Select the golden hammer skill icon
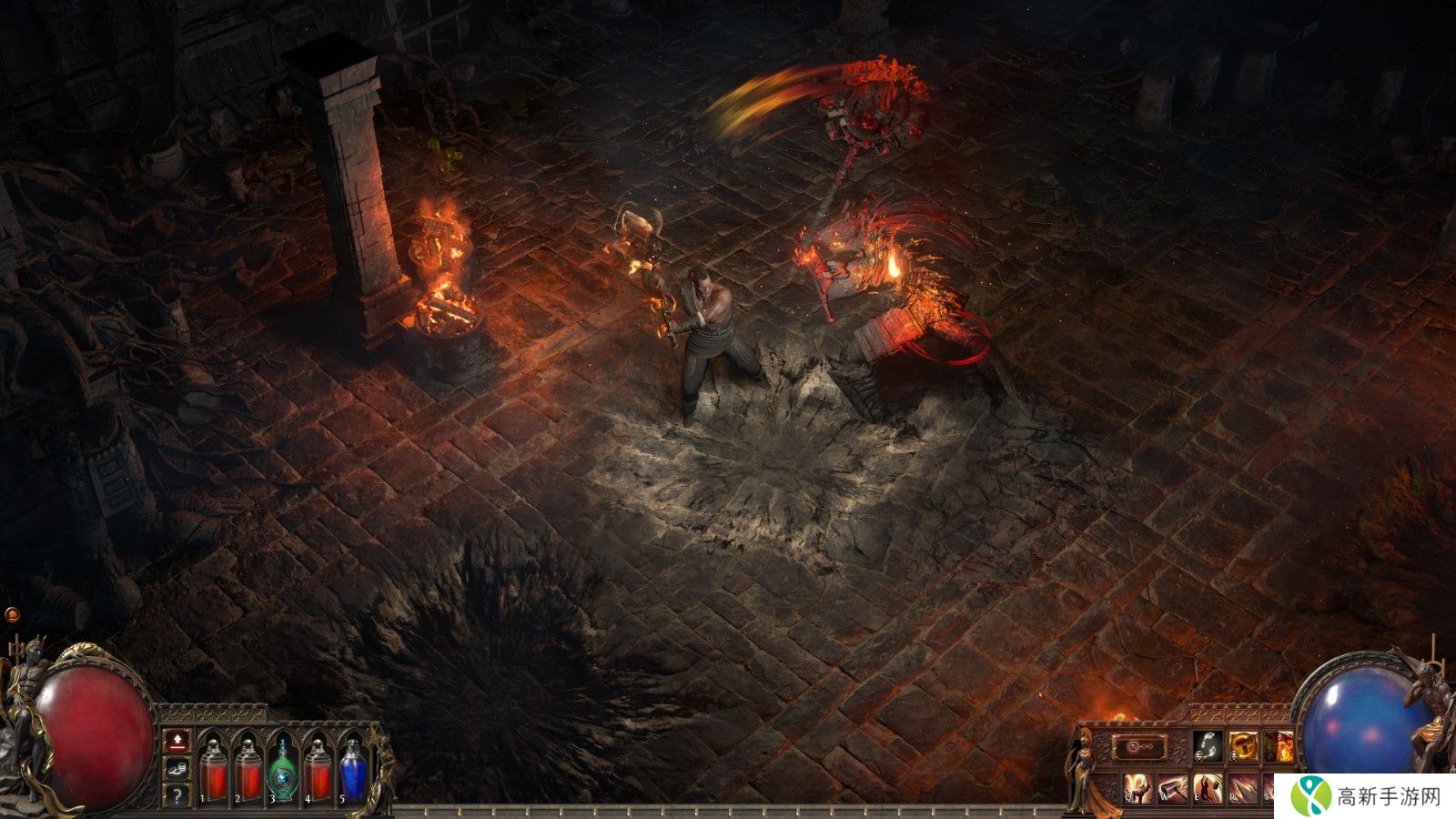 coord(1243,746)
